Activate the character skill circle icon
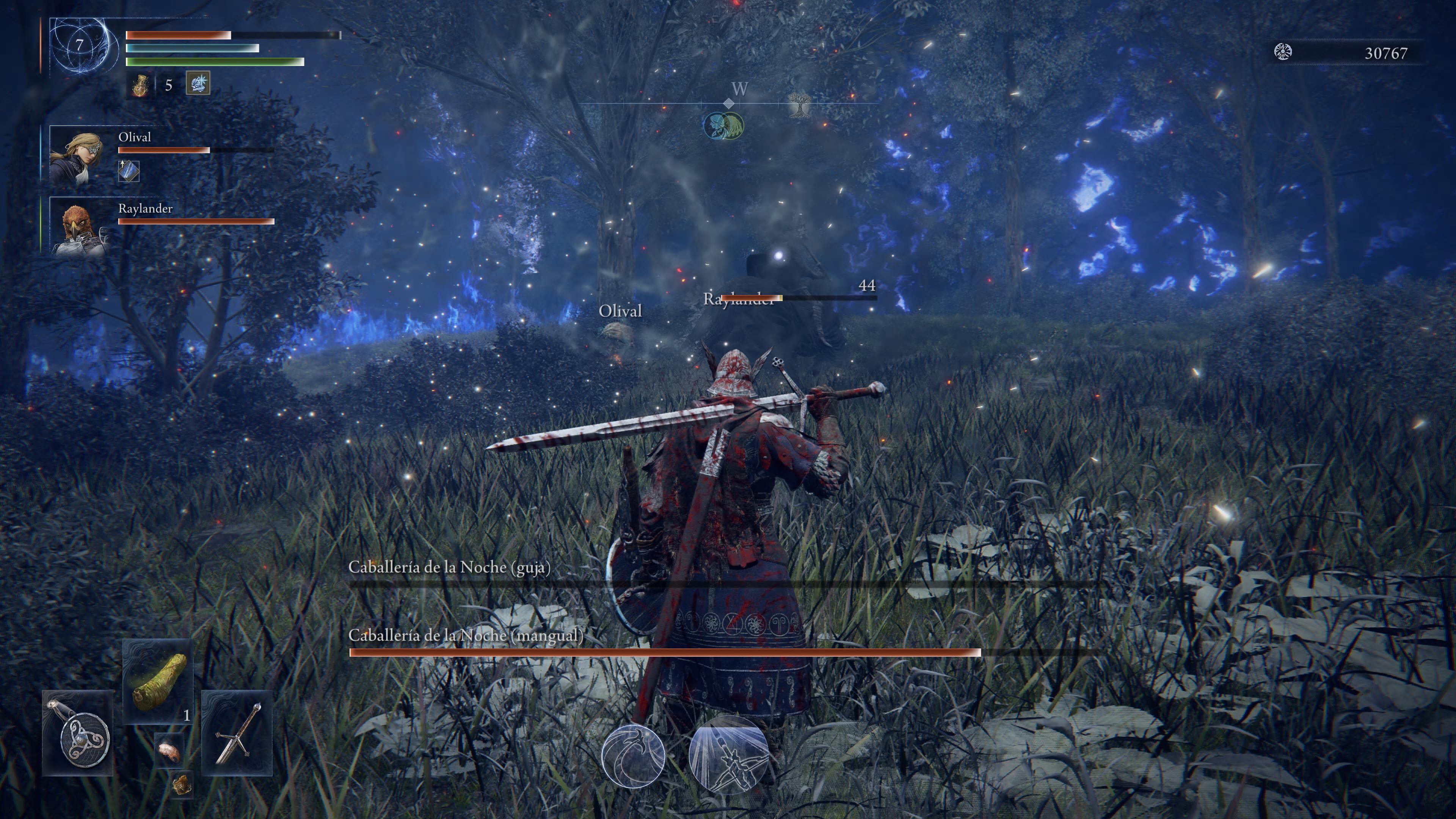 pos(632,755)
